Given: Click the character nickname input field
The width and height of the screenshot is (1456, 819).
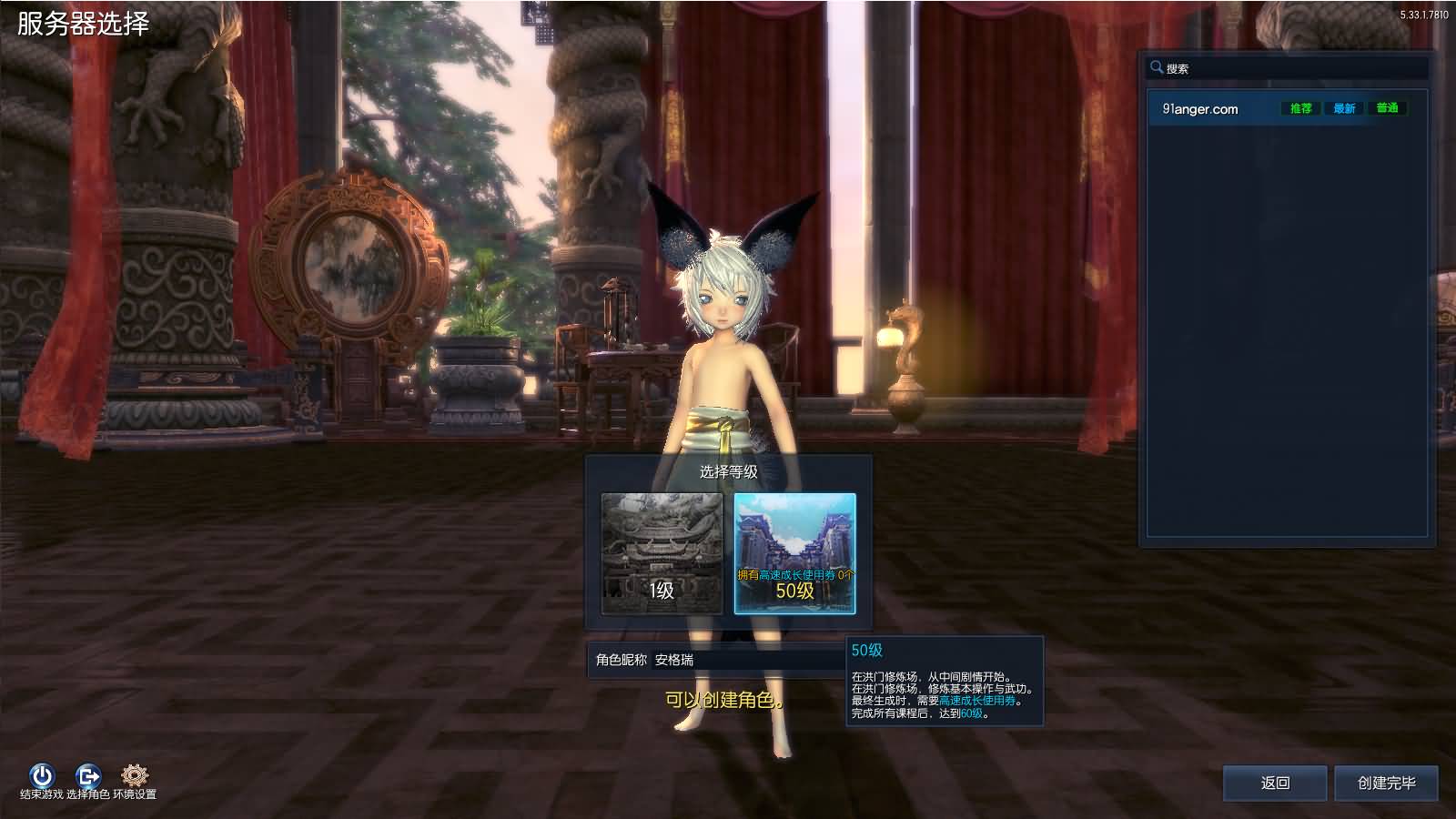Looking at the screenshot, I should (x=746, y=660).
